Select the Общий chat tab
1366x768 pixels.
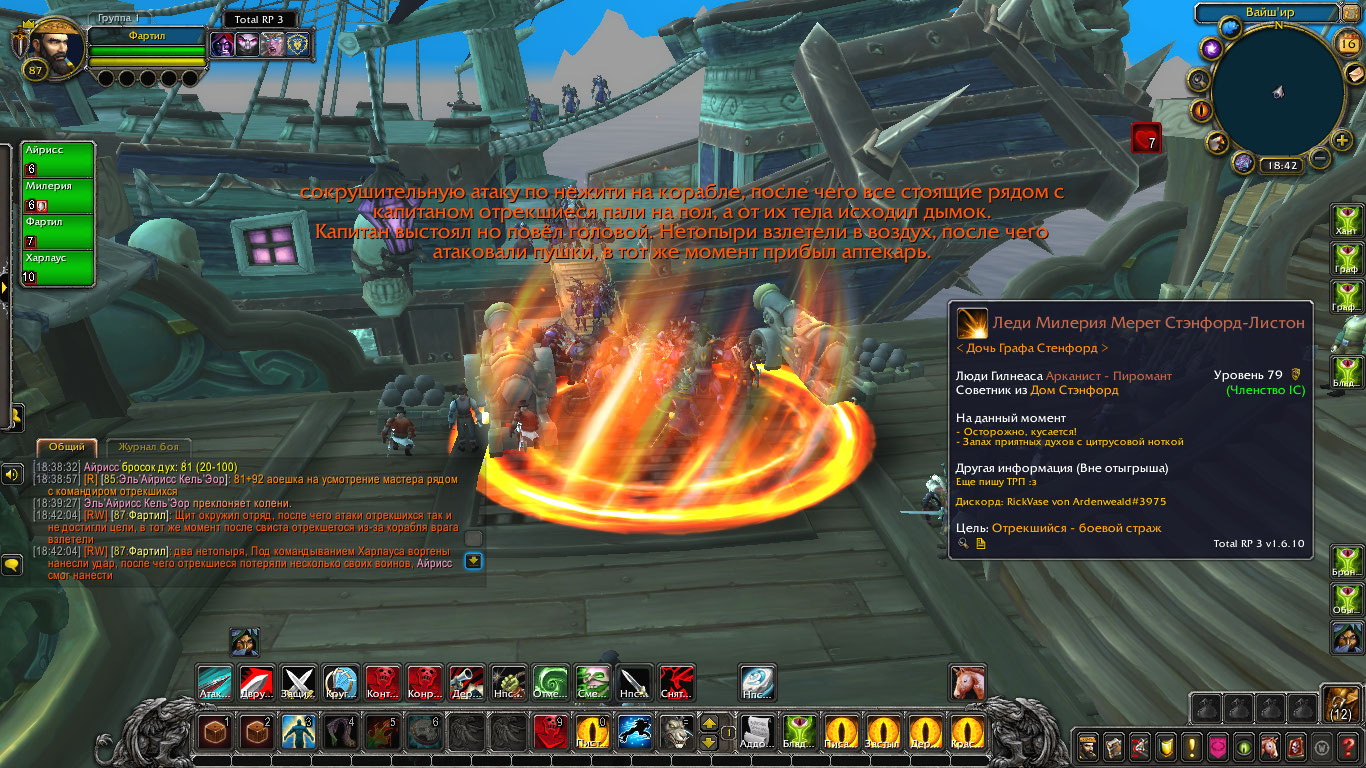point(66,447)
